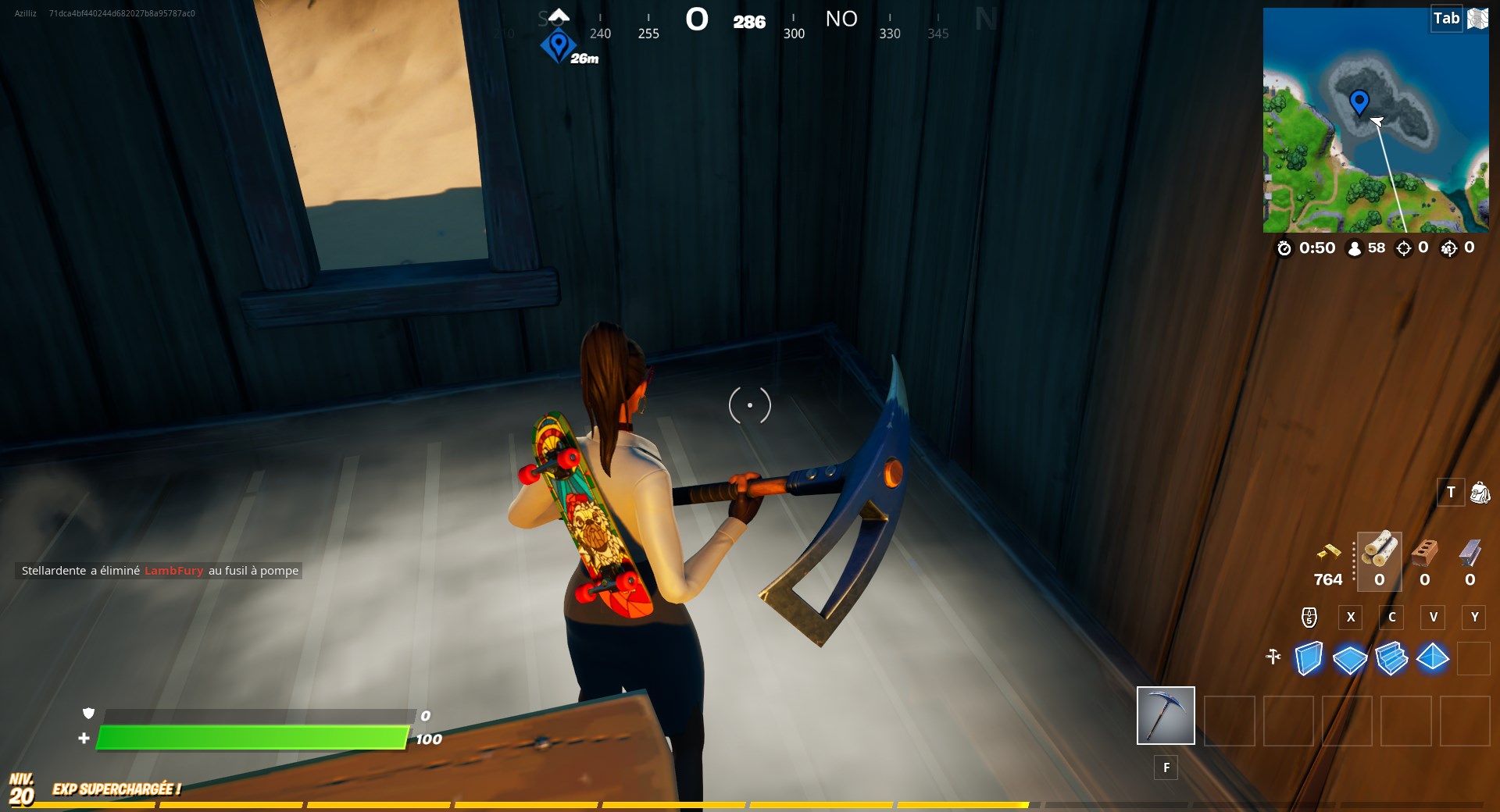Open the full map via the Tab button

coord(1447,18)
